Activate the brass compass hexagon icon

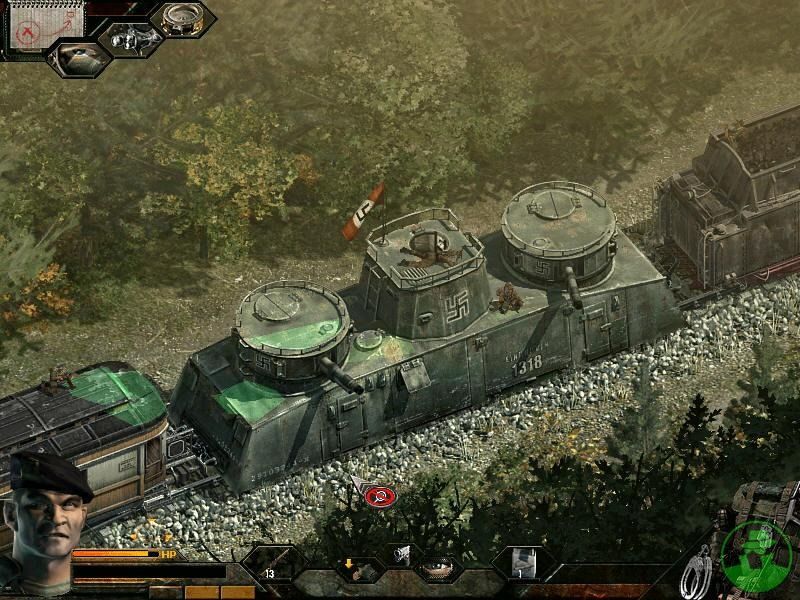[183, 20]
